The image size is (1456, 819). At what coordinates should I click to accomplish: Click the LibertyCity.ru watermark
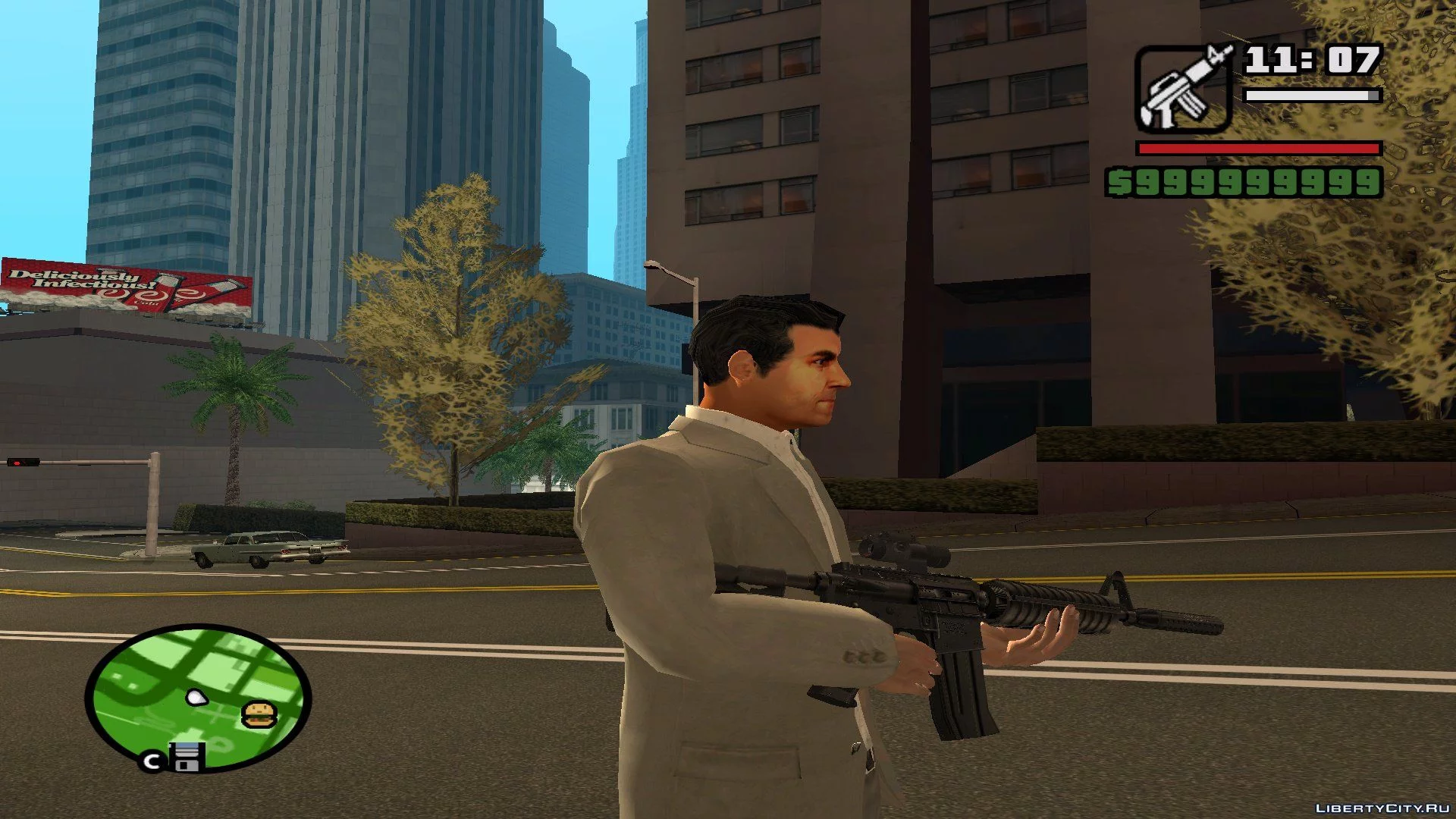pos(1382,808)
